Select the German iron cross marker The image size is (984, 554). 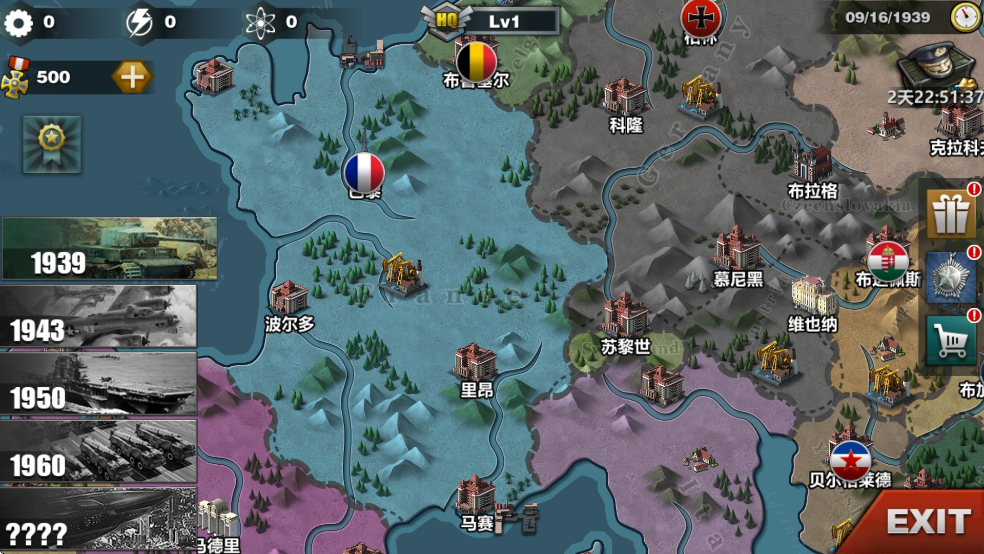coord(699,17)
